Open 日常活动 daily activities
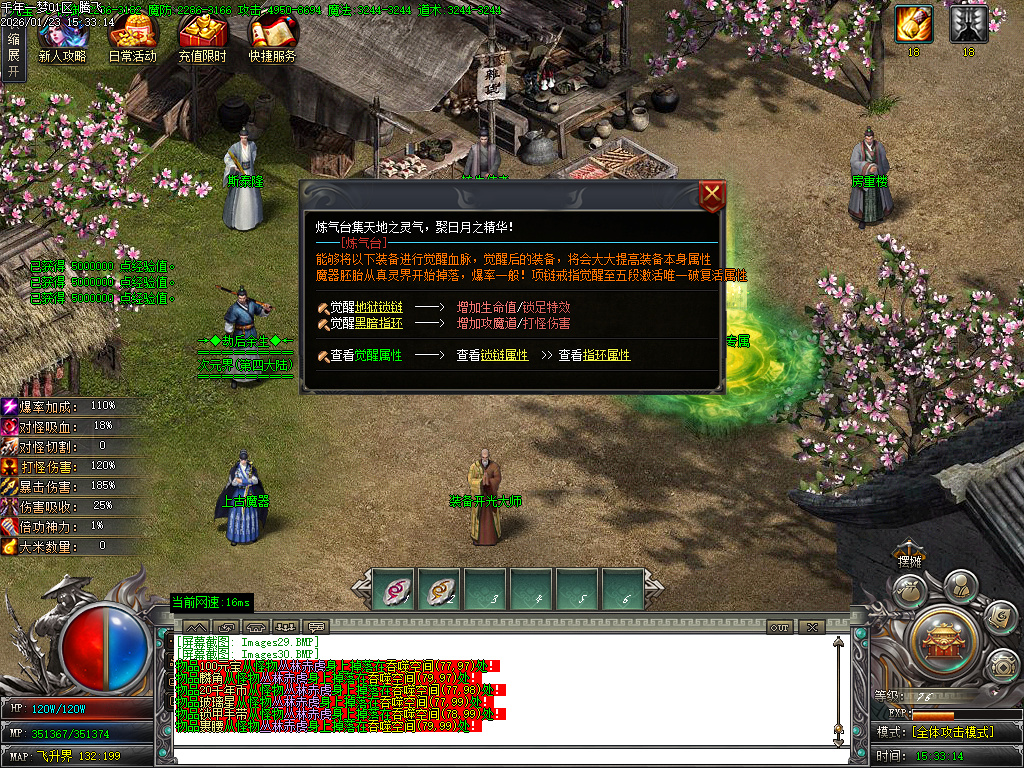This screenshot has width=1024, height=768. [x=133, y=40]
